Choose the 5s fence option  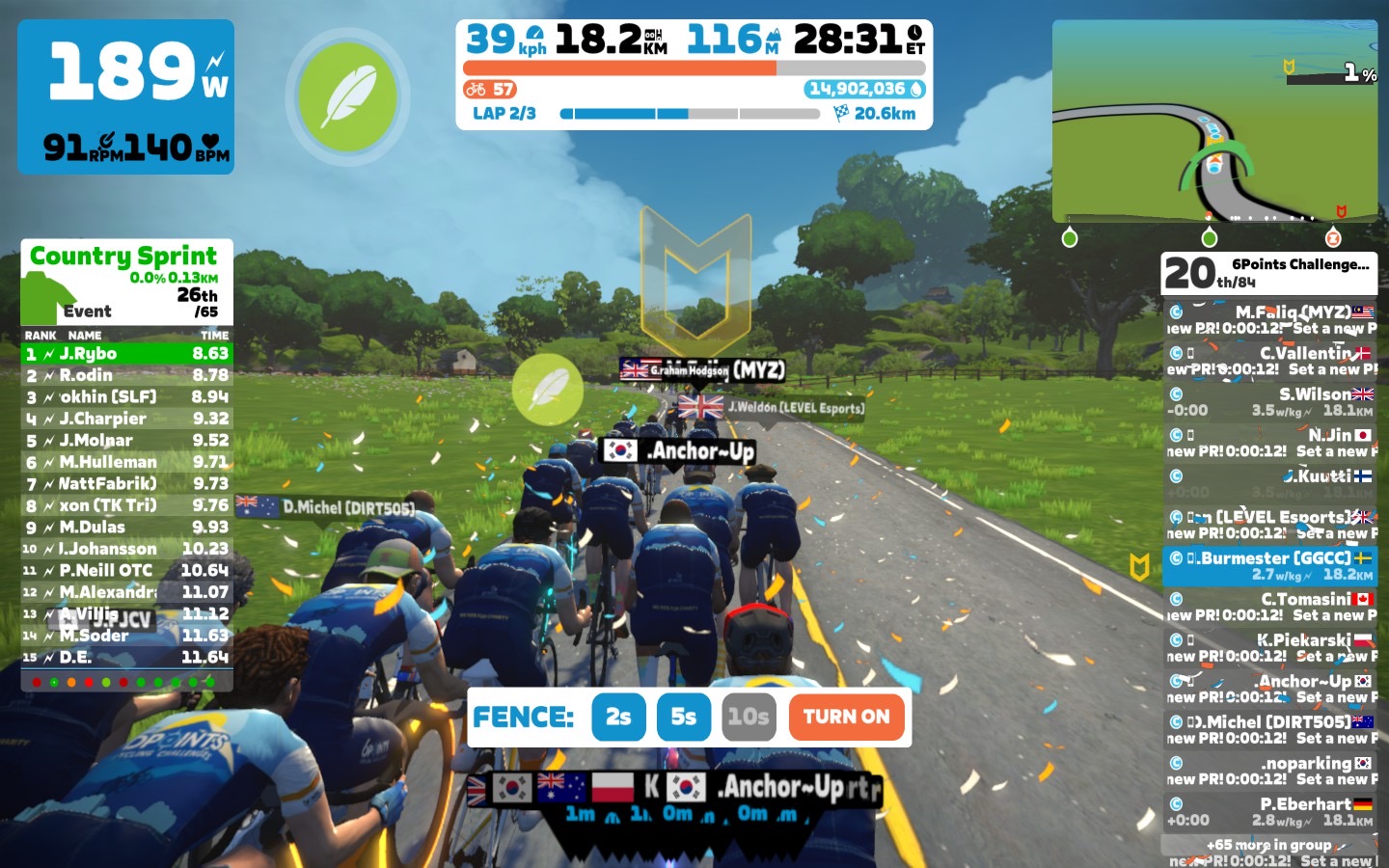683,717
